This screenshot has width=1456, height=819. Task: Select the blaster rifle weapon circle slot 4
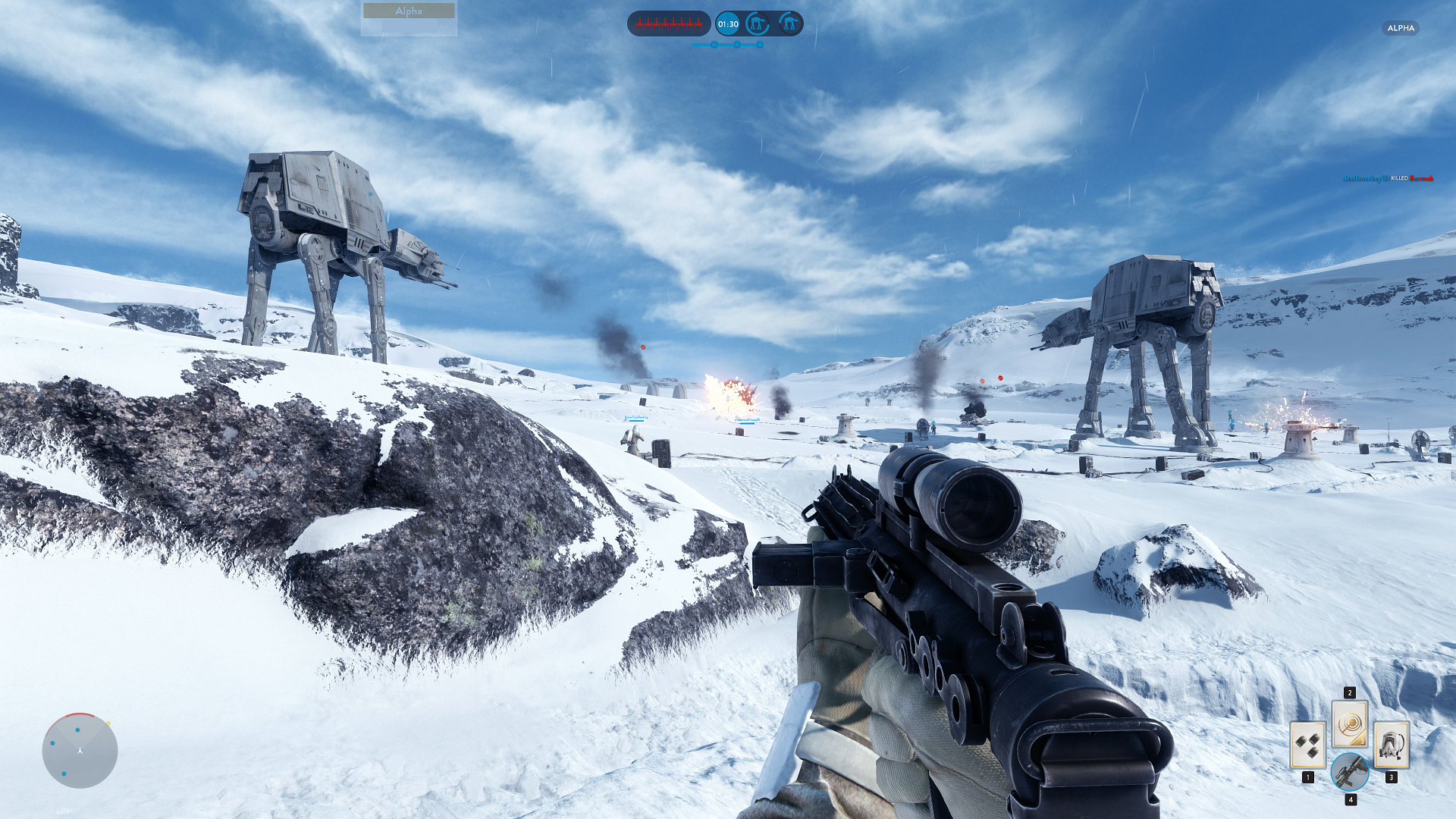point(1350,773)
